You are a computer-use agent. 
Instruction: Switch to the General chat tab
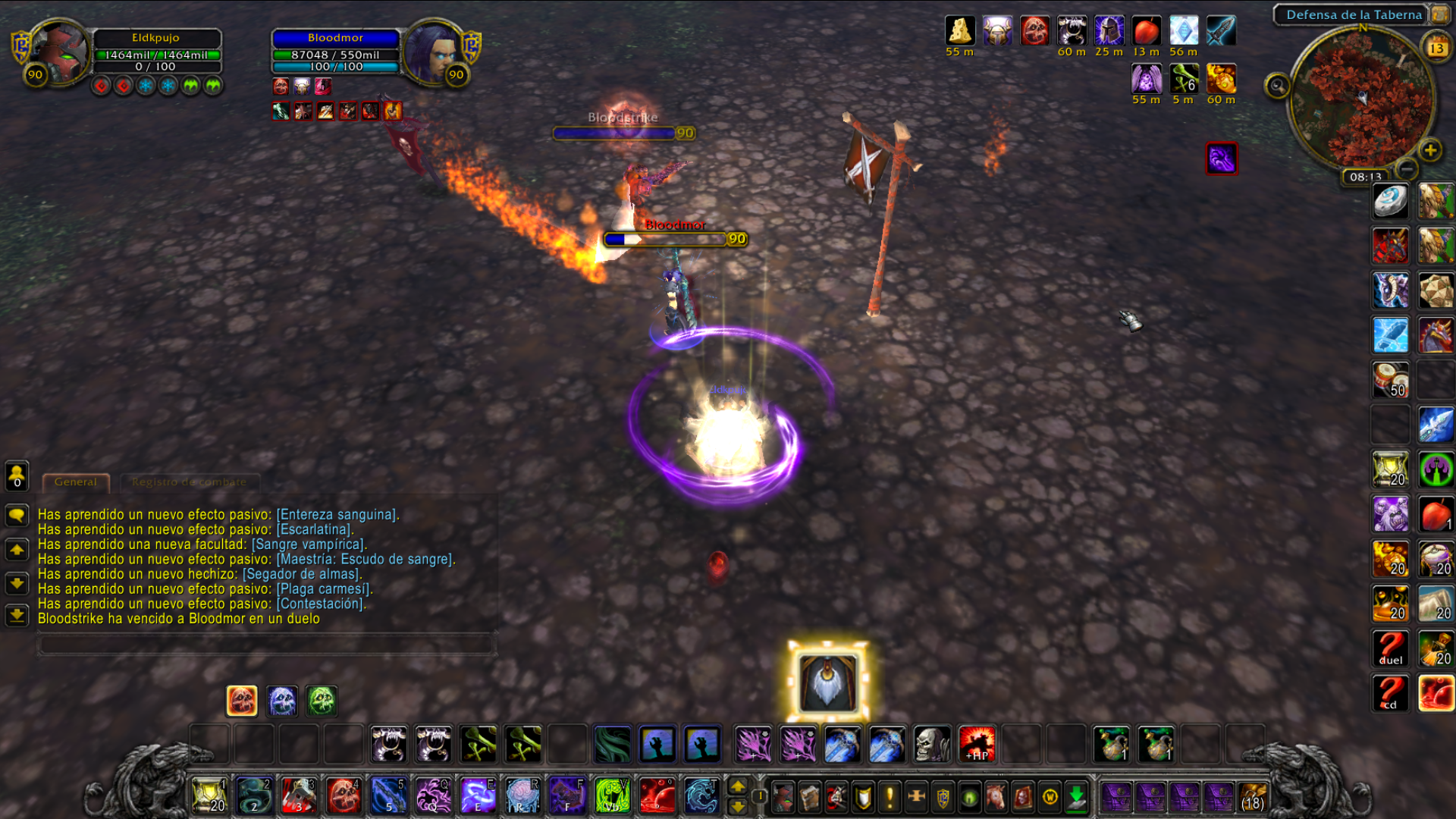point(76,482)
